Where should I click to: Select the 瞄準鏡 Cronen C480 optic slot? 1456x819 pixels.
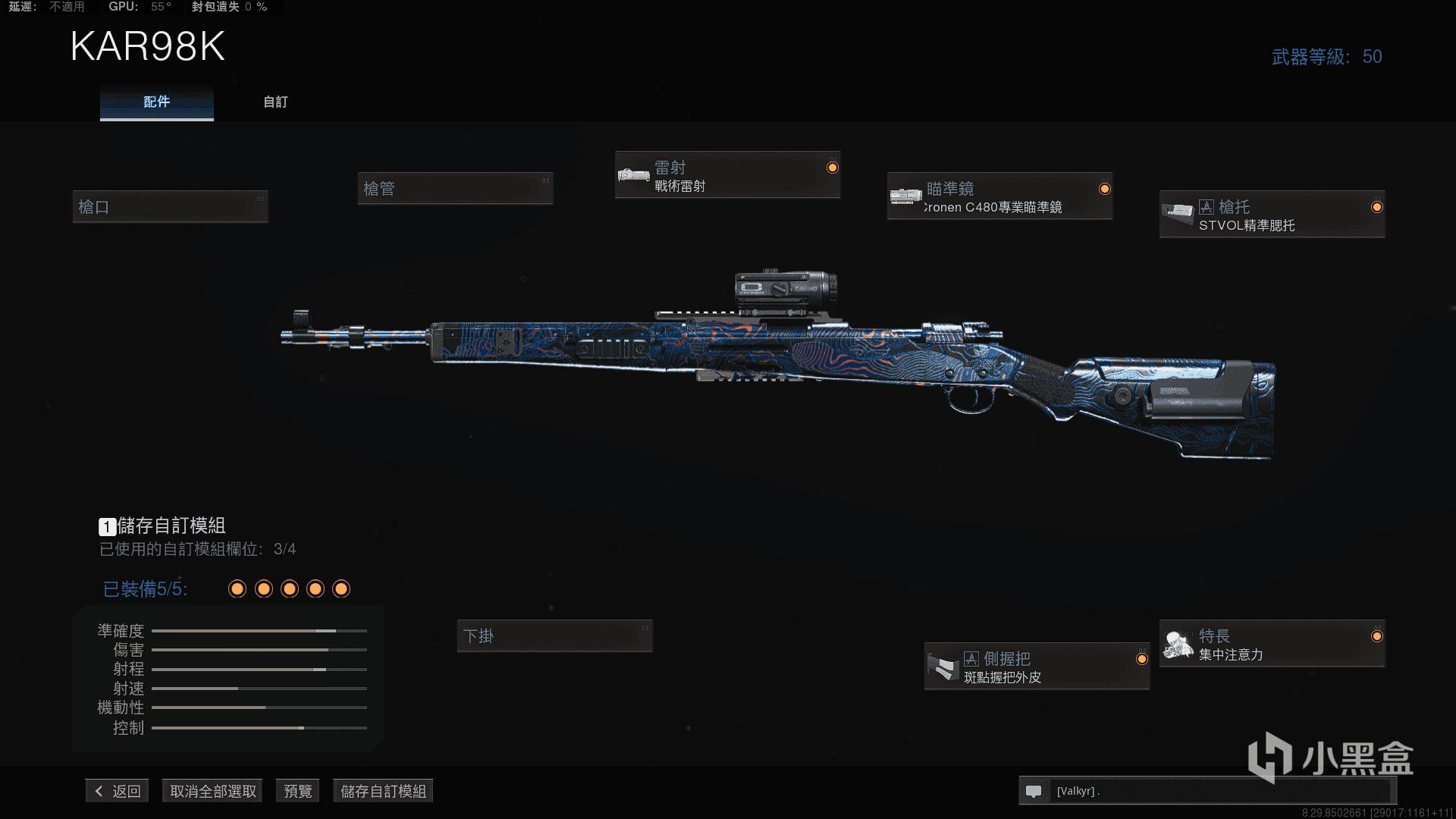tap(999, 197)
